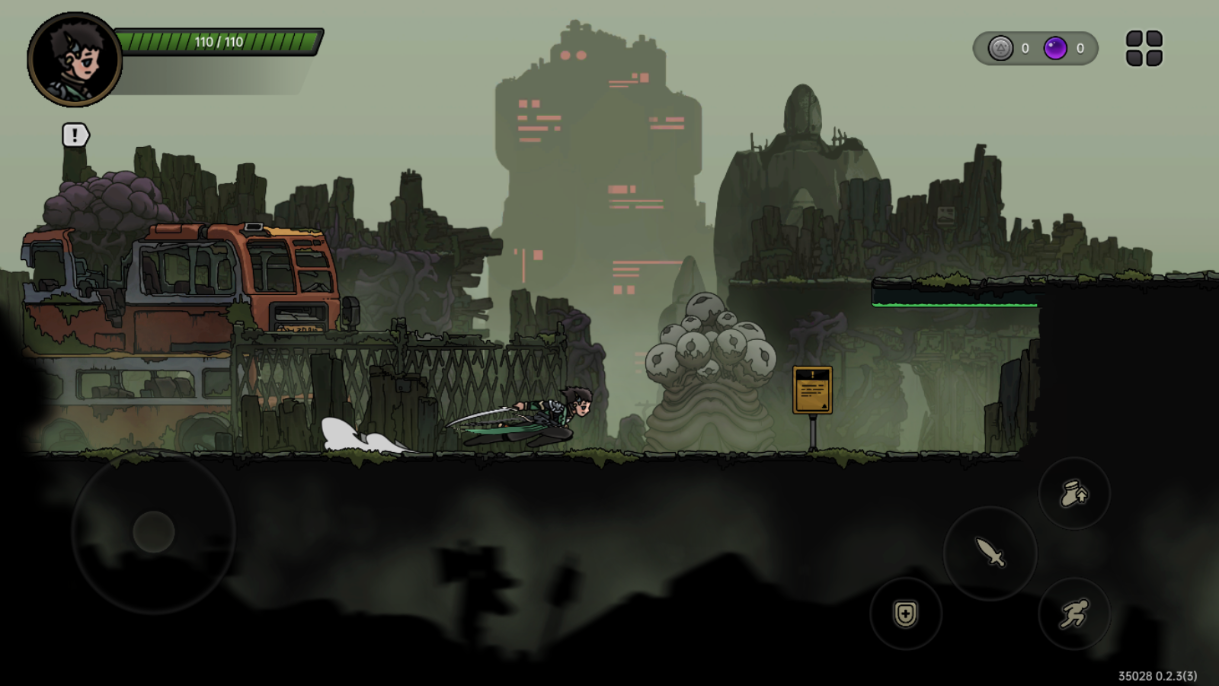Click the character portrait avatar
Screen dimensions: 1219x686
pyautogui.click(x=75, y=60)
